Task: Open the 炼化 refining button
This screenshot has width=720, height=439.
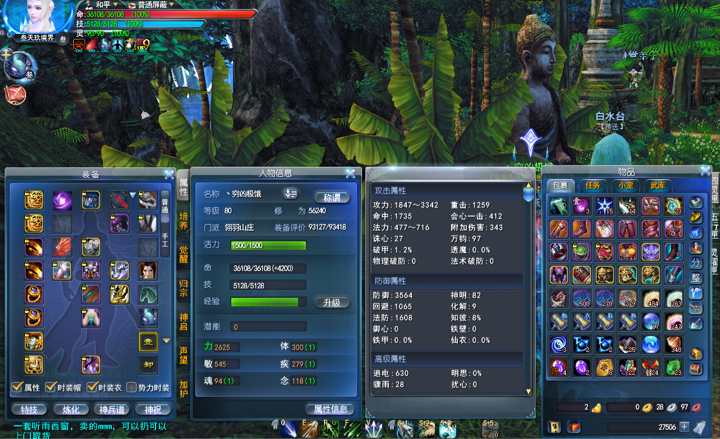Action: 68,409
